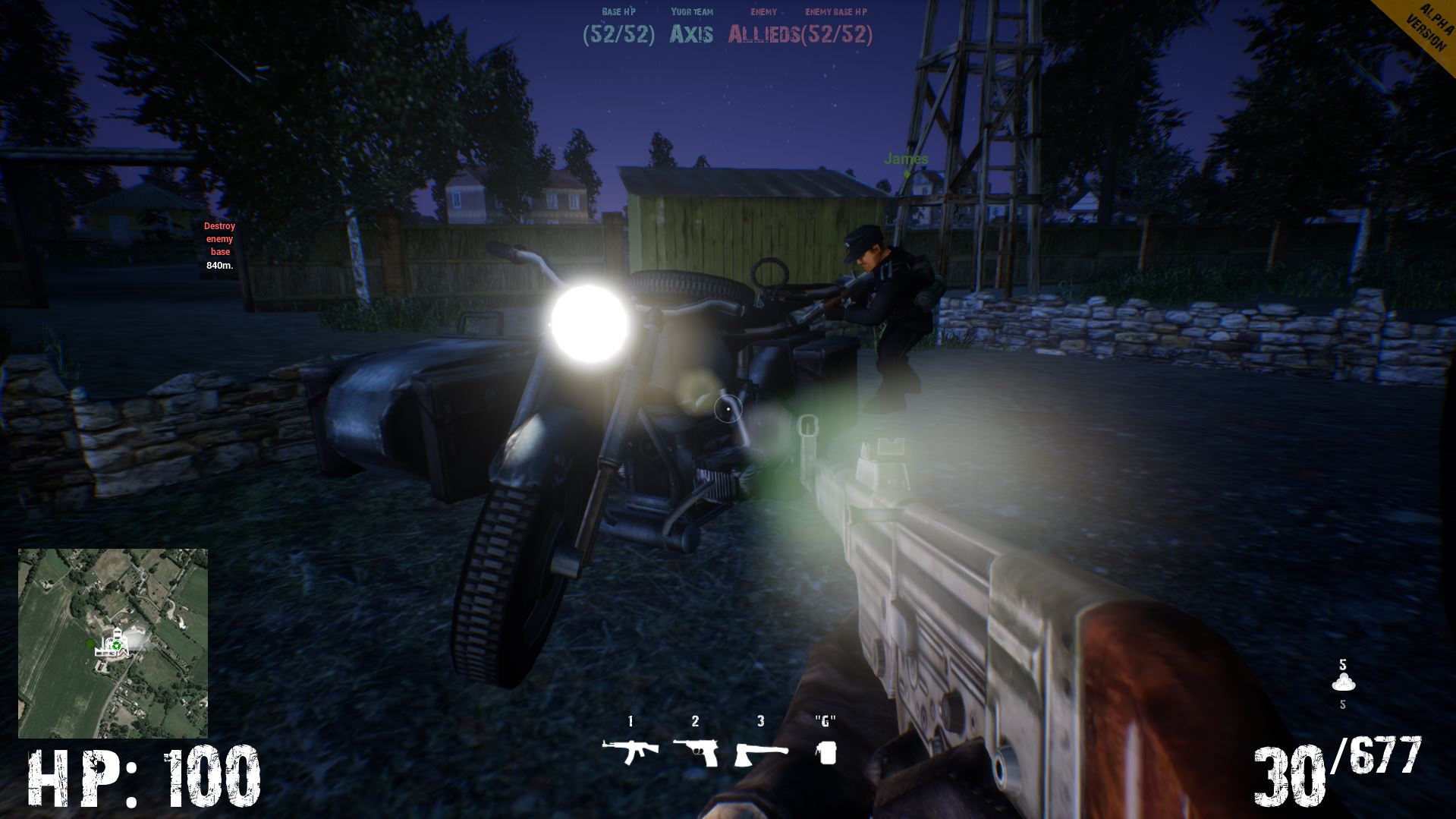Expand the Destroy enemy base objective text
Screen dimensions: 1456x819
[219, 247]
